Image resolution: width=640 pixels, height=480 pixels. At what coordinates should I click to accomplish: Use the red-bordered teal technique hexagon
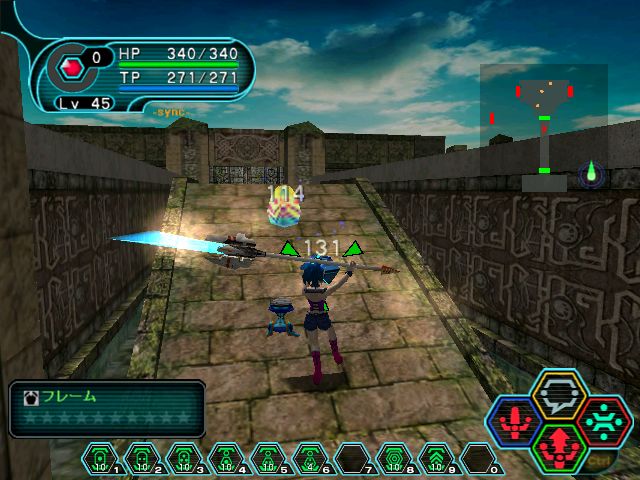point(601,421)
